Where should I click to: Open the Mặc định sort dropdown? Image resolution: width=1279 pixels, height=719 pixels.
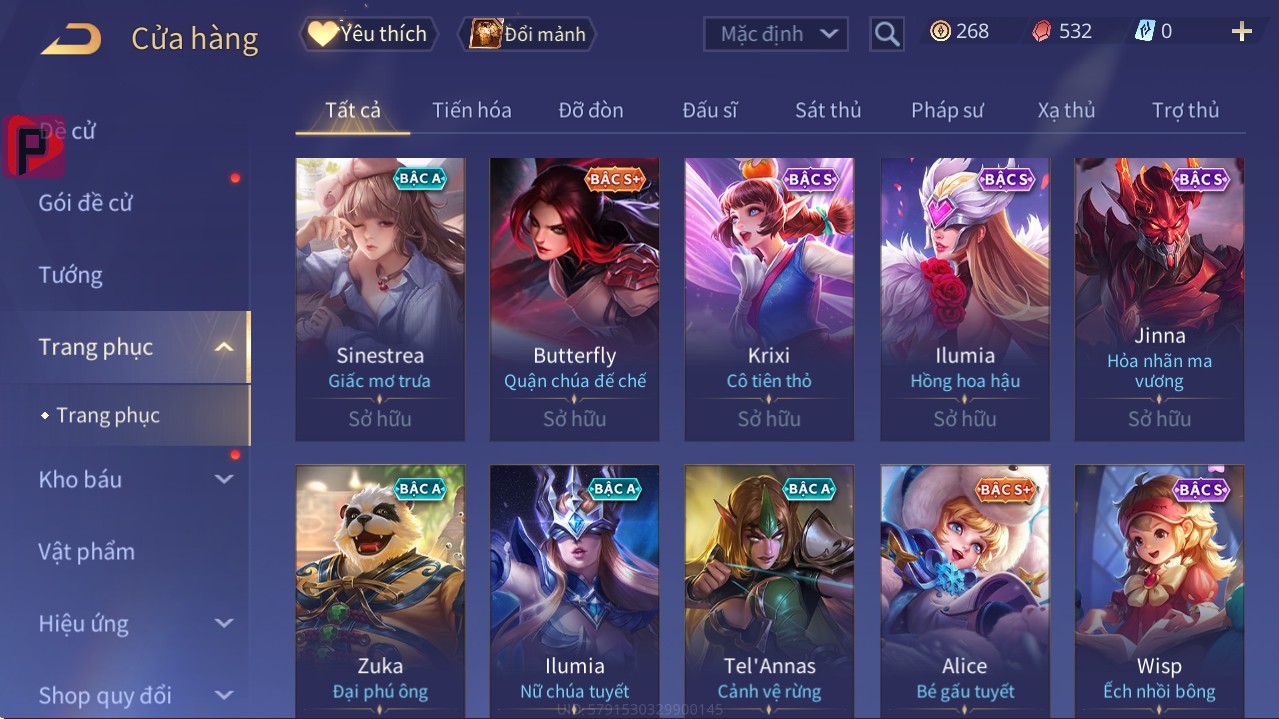tap(776, 34)
